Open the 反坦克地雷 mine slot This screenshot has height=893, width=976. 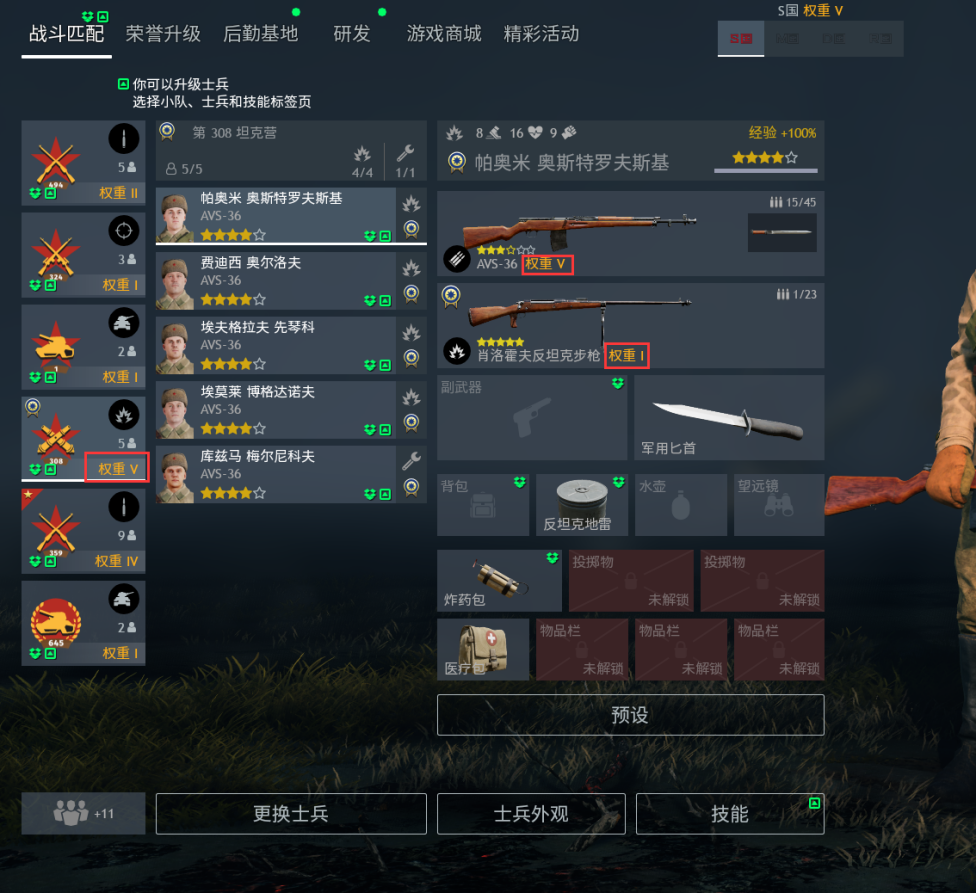coord(582,504)
